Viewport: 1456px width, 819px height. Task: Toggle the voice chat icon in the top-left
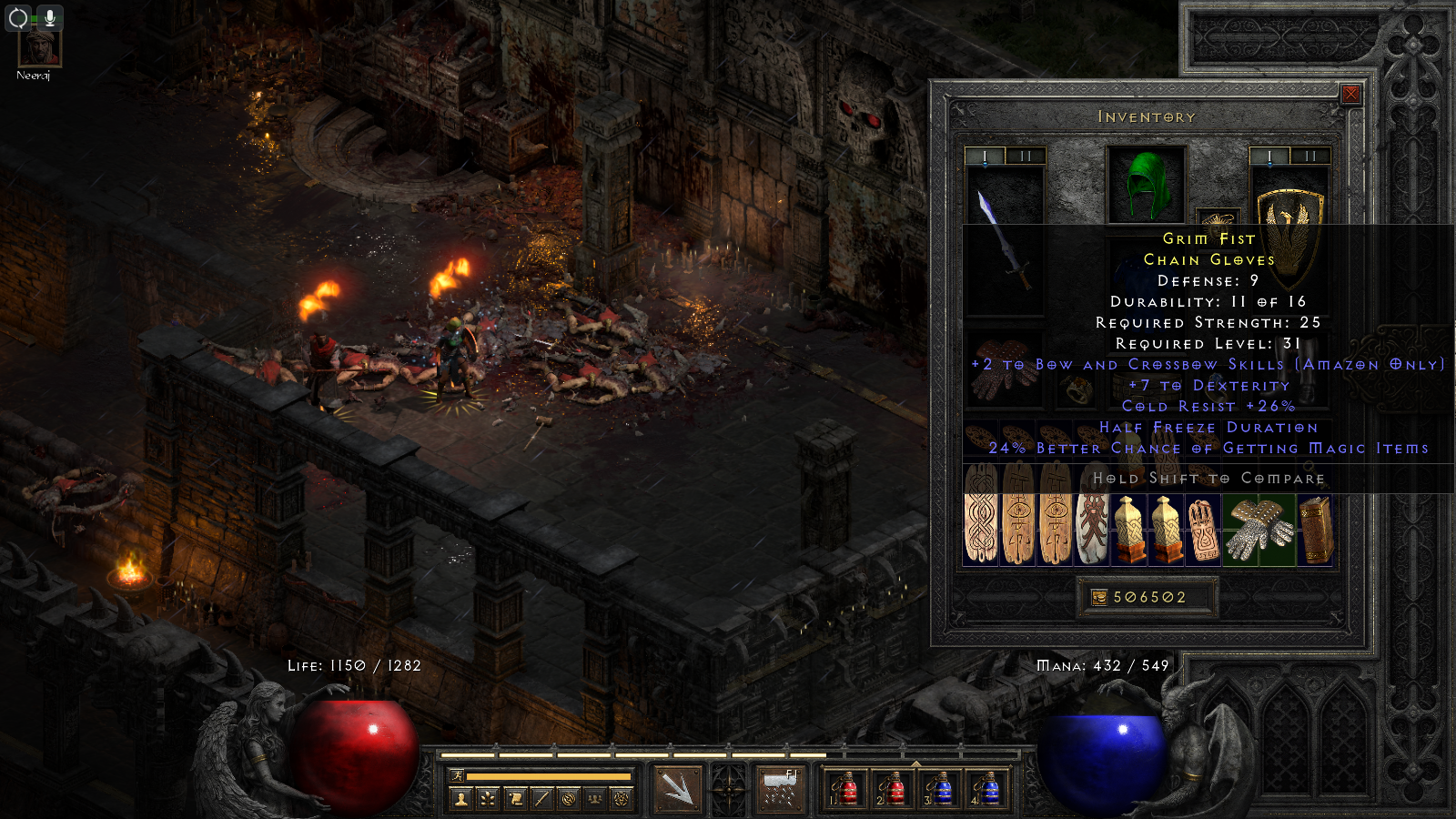click(17, 15)
